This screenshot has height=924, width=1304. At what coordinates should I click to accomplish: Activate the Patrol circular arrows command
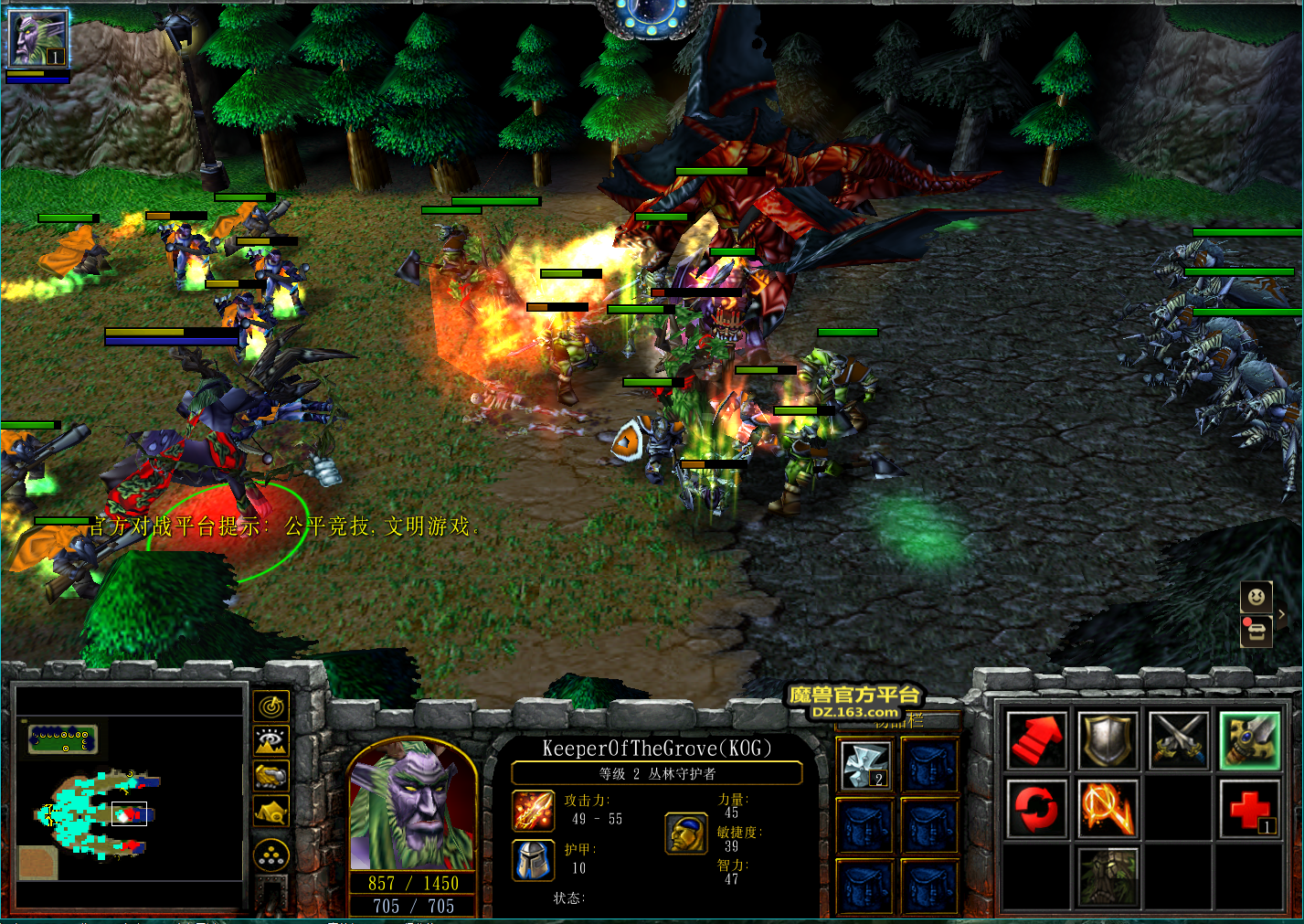1036,808
